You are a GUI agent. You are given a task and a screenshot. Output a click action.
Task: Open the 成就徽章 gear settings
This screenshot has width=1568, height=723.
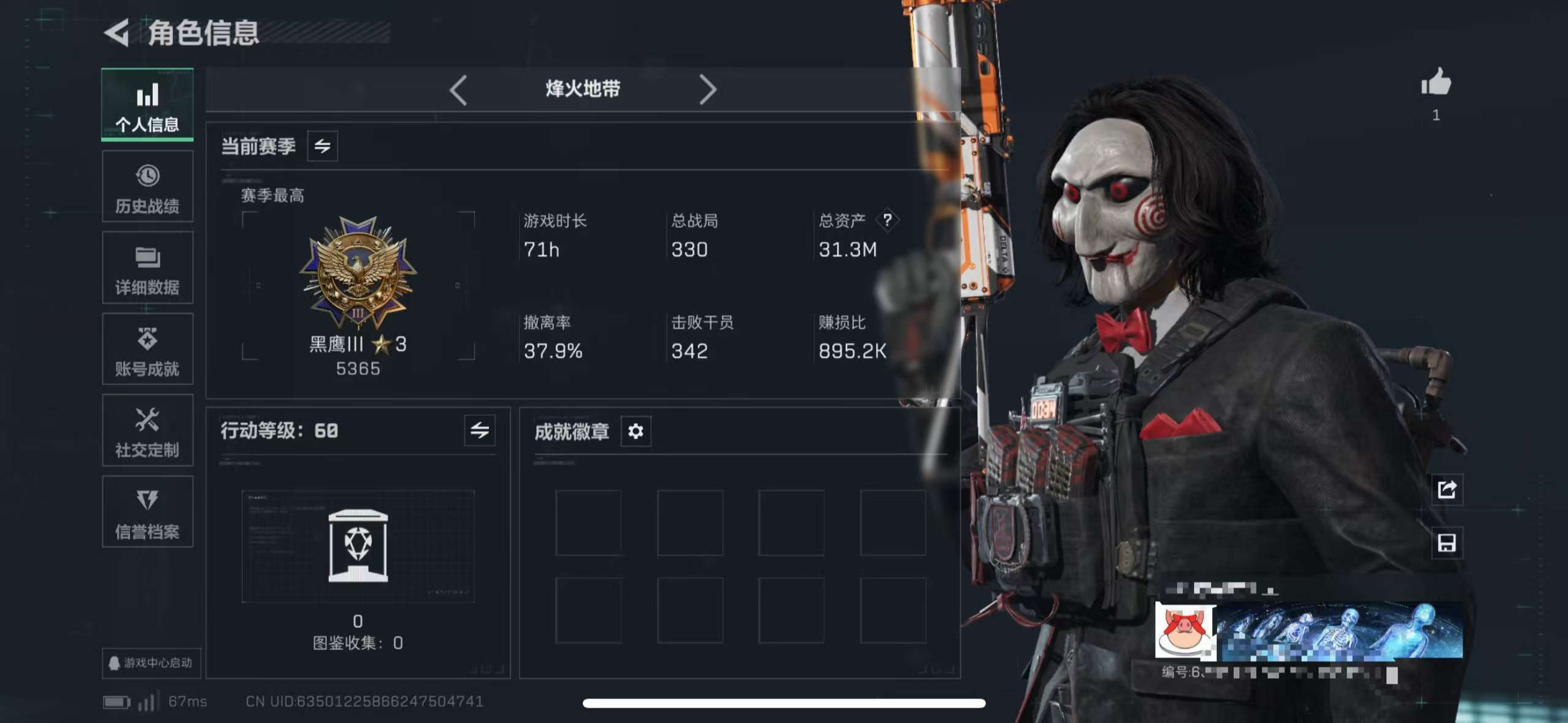tap(636, 431)
